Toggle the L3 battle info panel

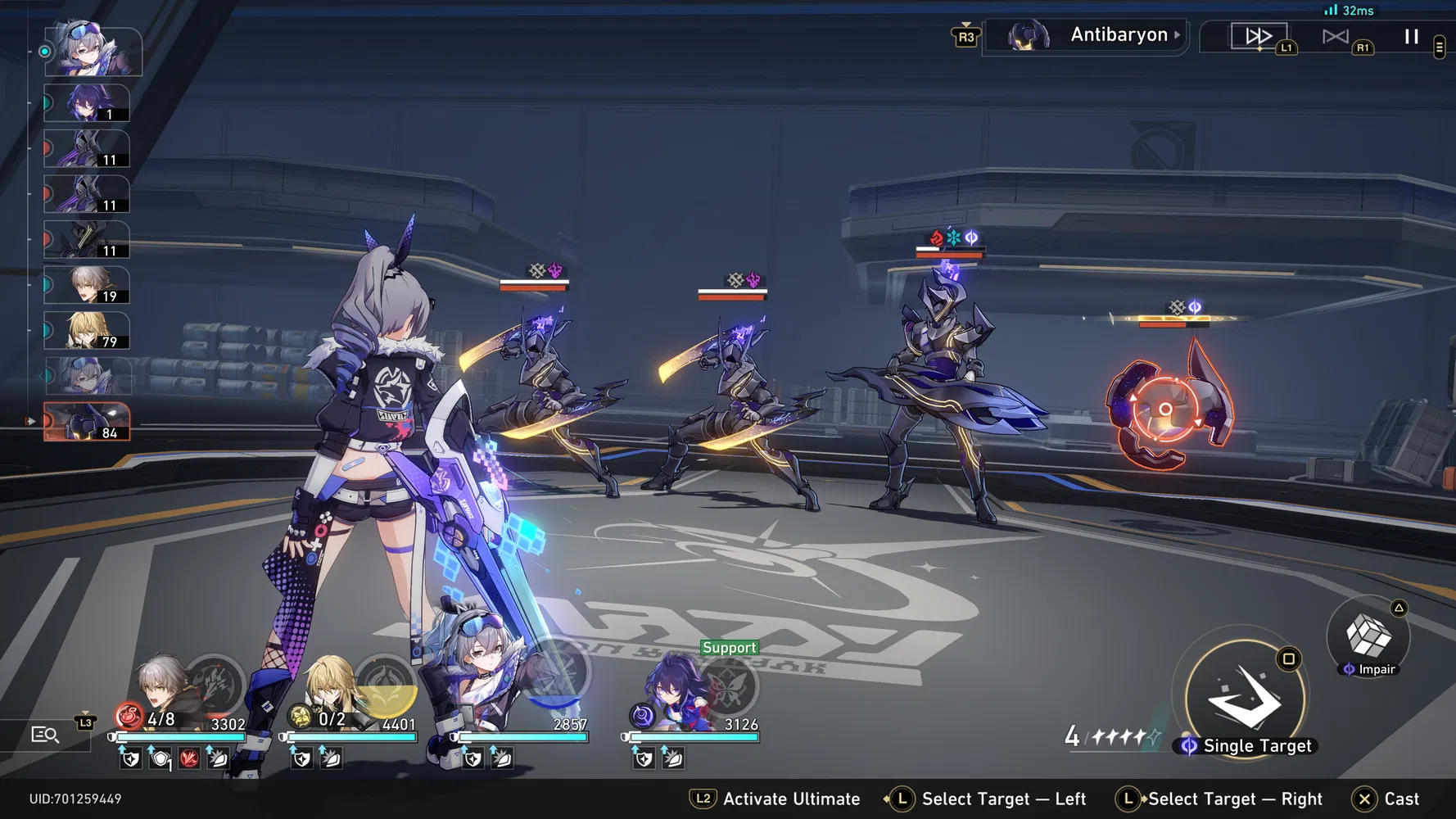(x=84, y=722)
